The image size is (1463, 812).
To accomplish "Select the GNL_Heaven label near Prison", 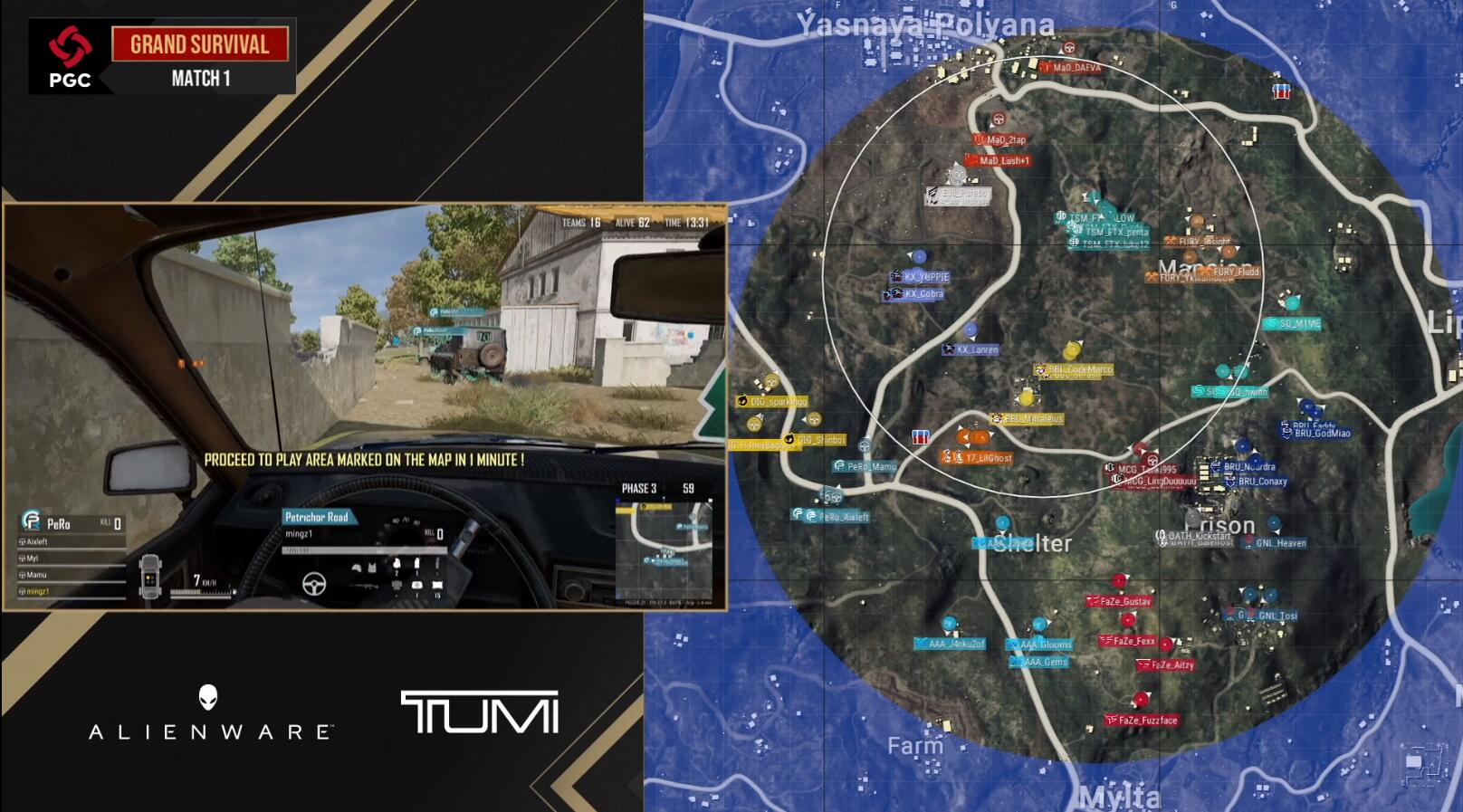I will click(x=1279, y=543).
